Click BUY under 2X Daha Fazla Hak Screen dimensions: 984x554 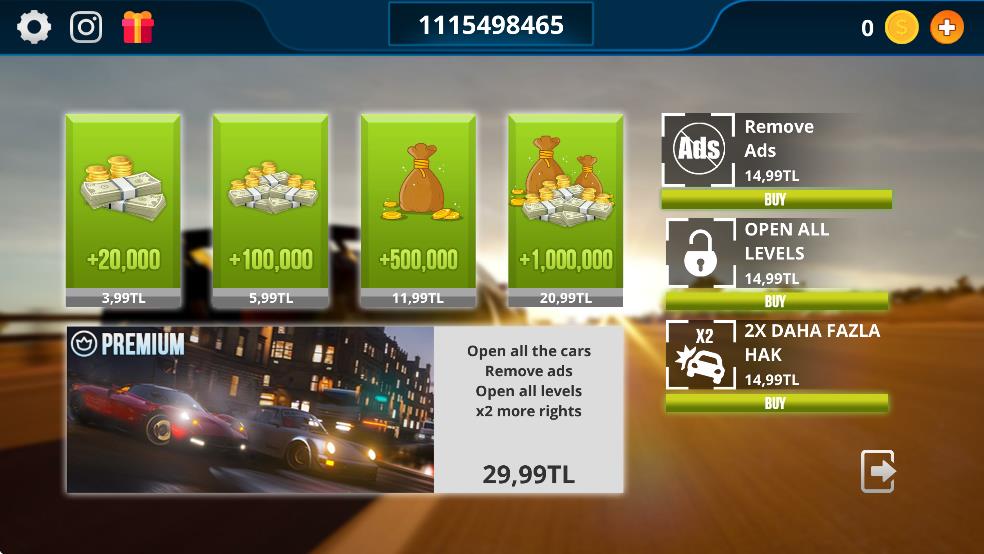tap(776, 403)
